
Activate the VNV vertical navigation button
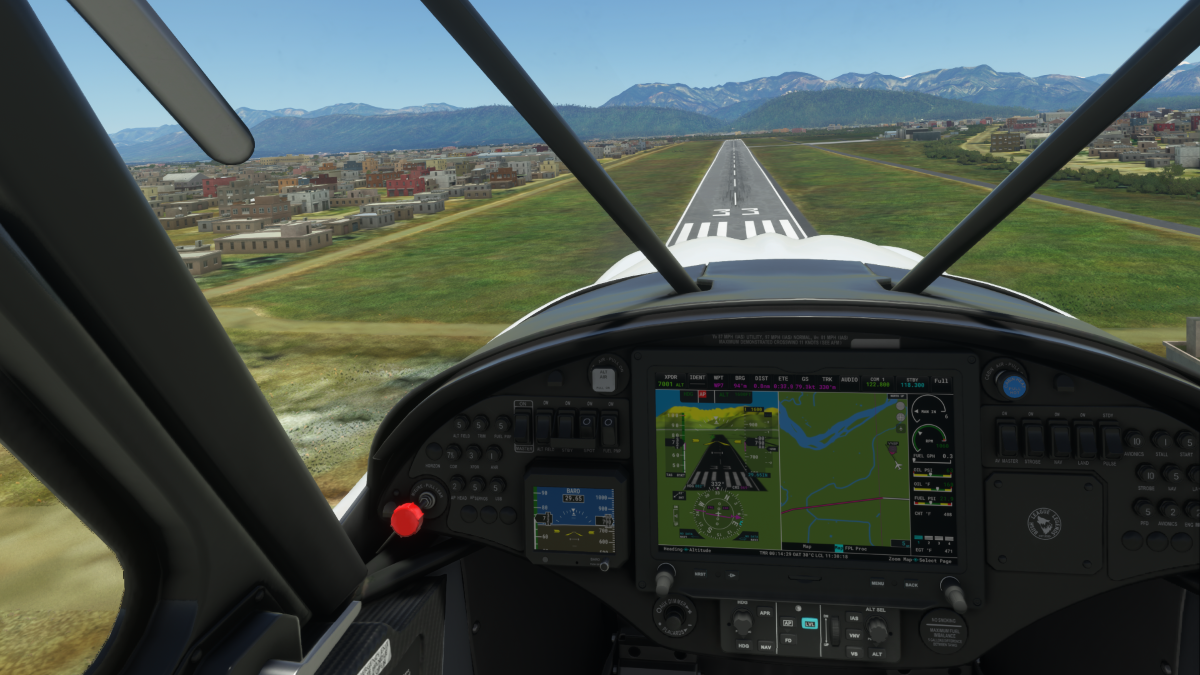[x=853, y=635]
